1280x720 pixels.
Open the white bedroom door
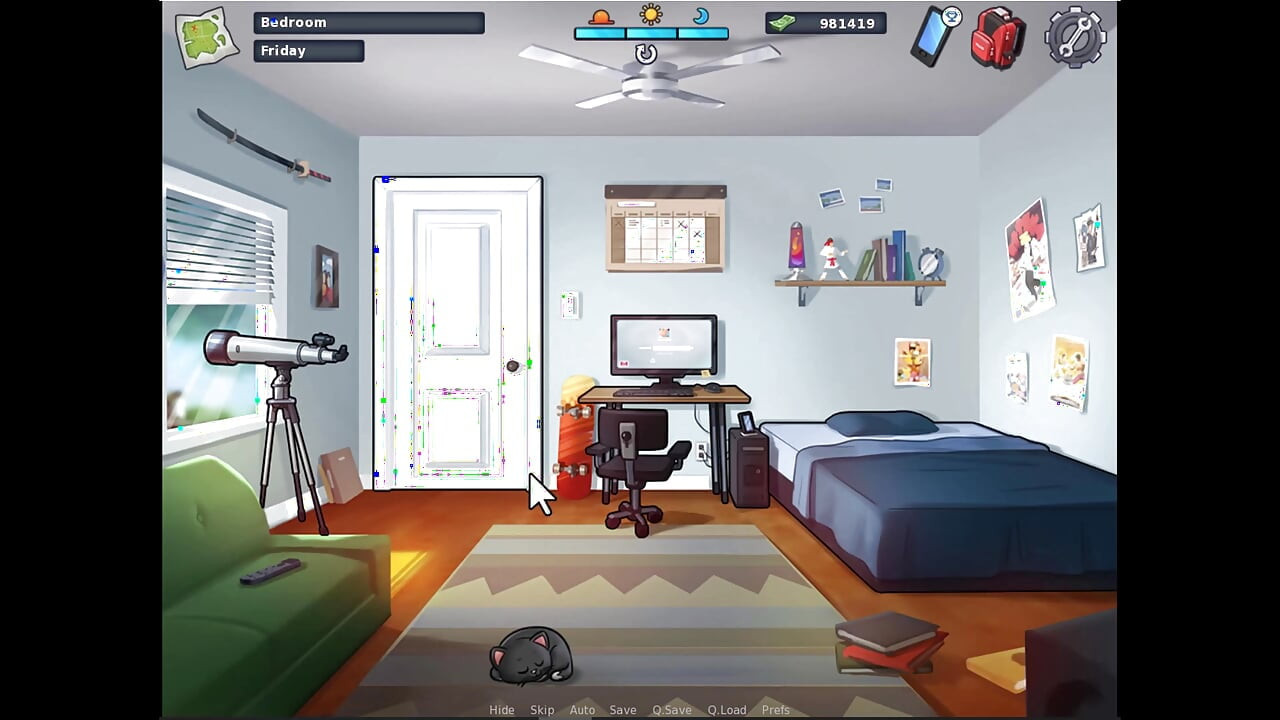coord(458,330)
